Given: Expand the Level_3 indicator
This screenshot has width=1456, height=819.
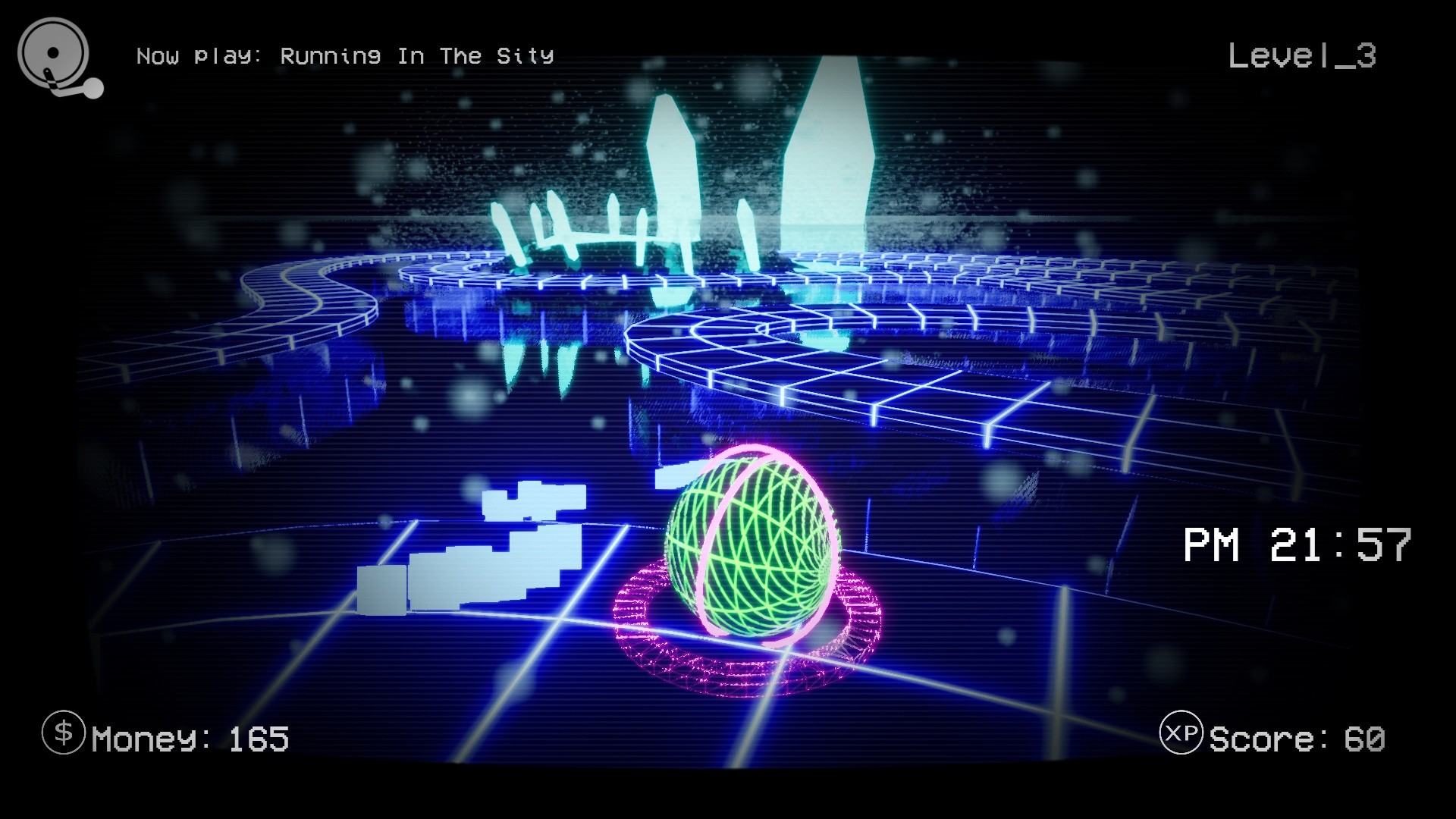Looking at the screenshot, I should 1302,57.
